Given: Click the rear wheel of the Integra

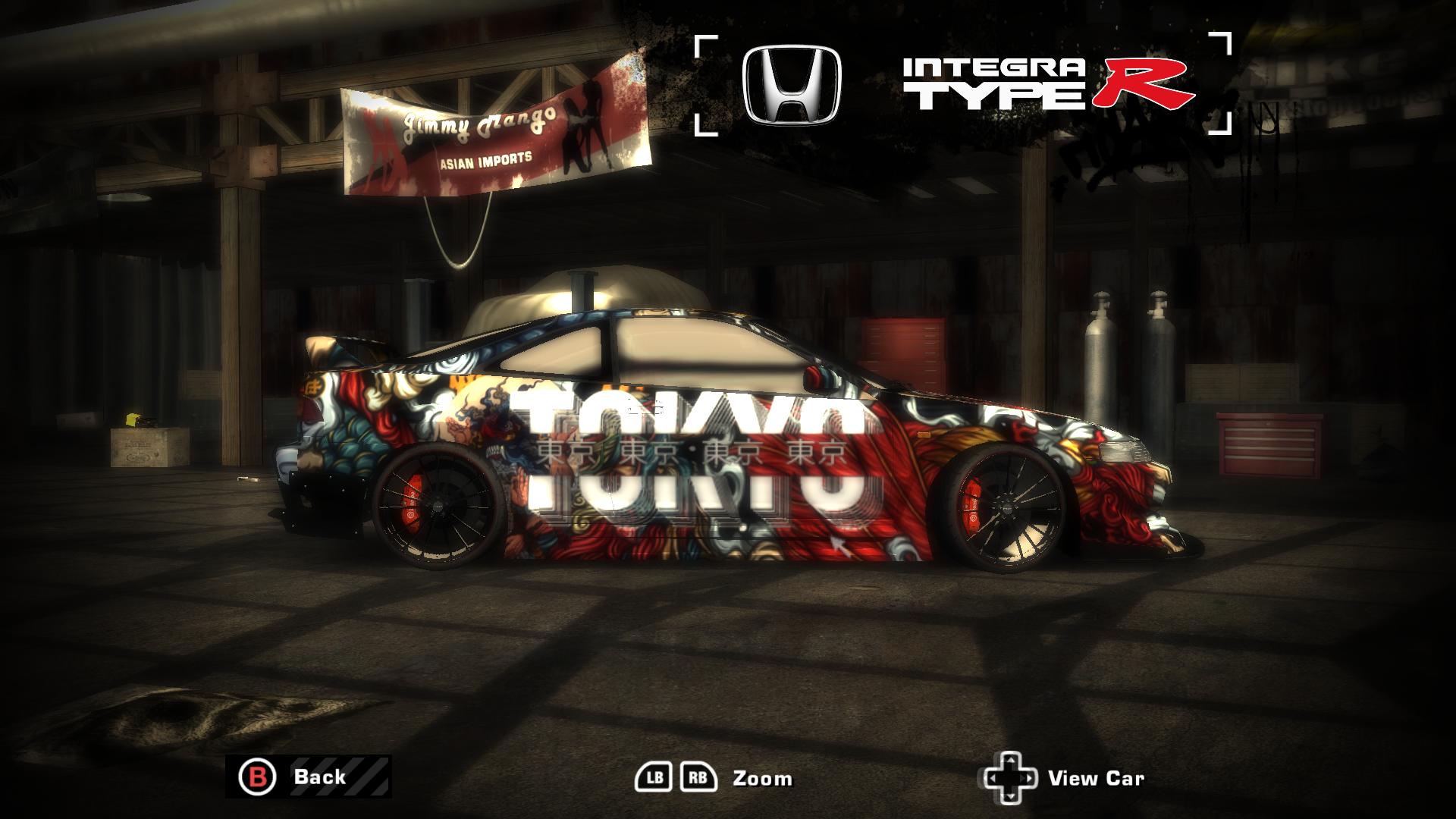Looking at the screenshot, I should click(440, 508).
